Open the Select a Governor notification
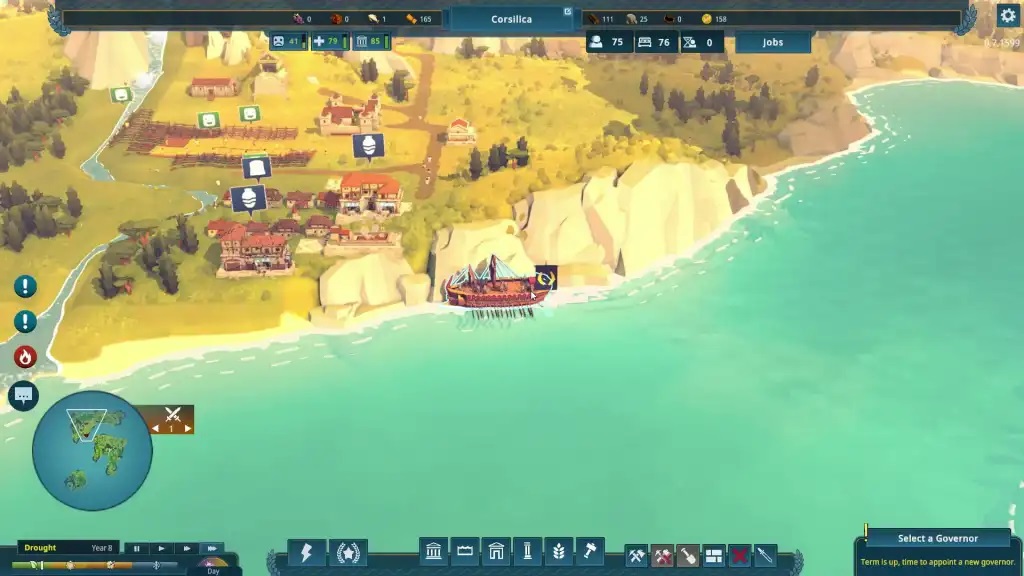1024x576 pixels. [x=937, y=538]
